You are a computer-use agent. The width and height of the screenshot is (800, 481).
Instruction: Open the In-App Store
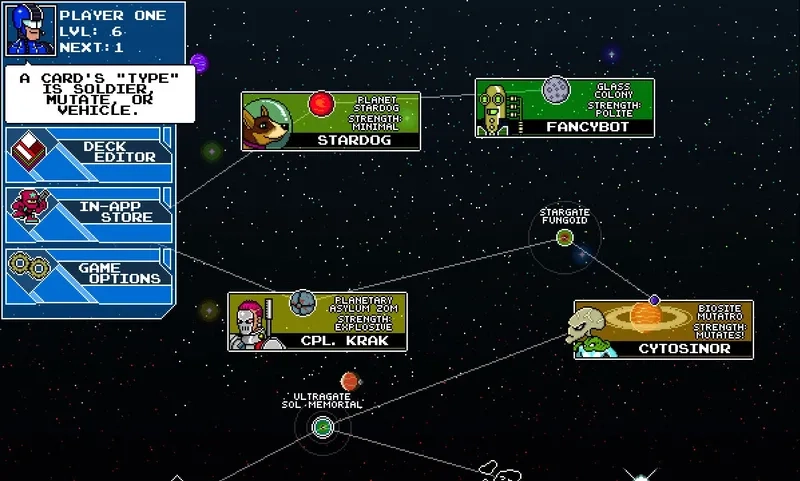[x=90, y=211]
